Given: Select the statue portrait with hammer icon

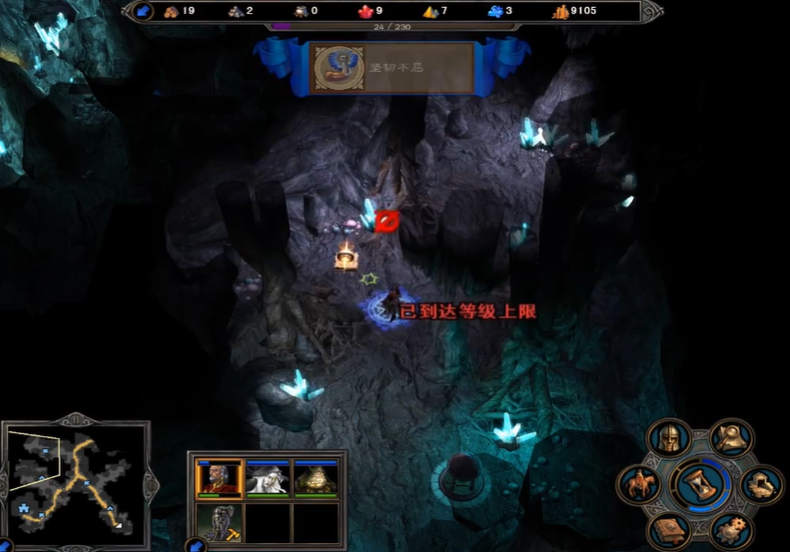Looking at the screenshot, I should [219, 523].
